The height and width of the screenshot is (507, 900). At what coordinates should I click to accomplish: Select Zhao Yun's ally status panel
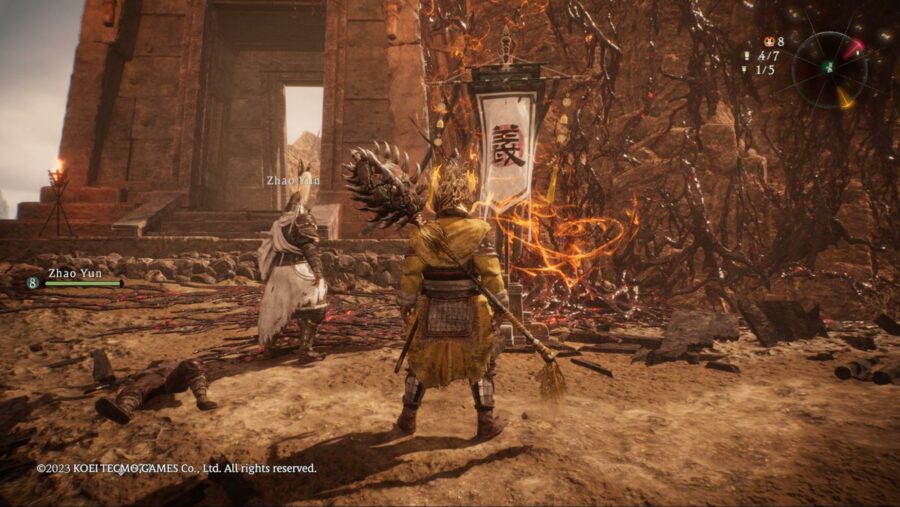(76, 278)
